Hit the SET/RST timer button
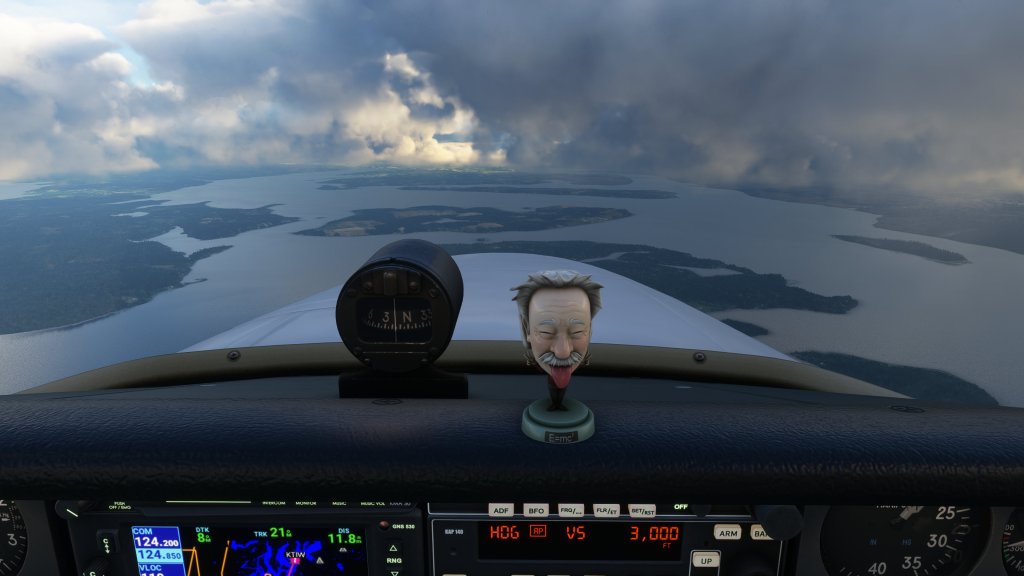This screenshot has width=1024, height=576. point(641,510)
